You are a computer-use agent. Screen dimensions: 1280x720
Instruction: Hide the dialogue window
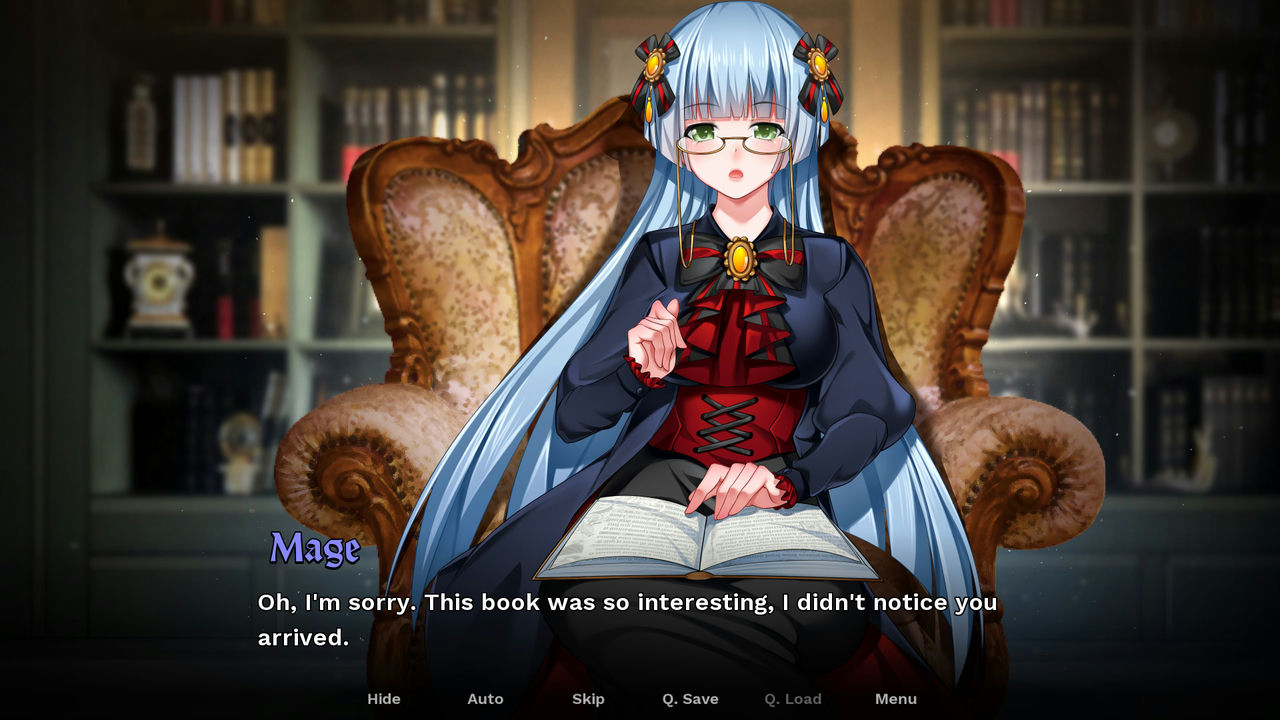pos(384,699)
